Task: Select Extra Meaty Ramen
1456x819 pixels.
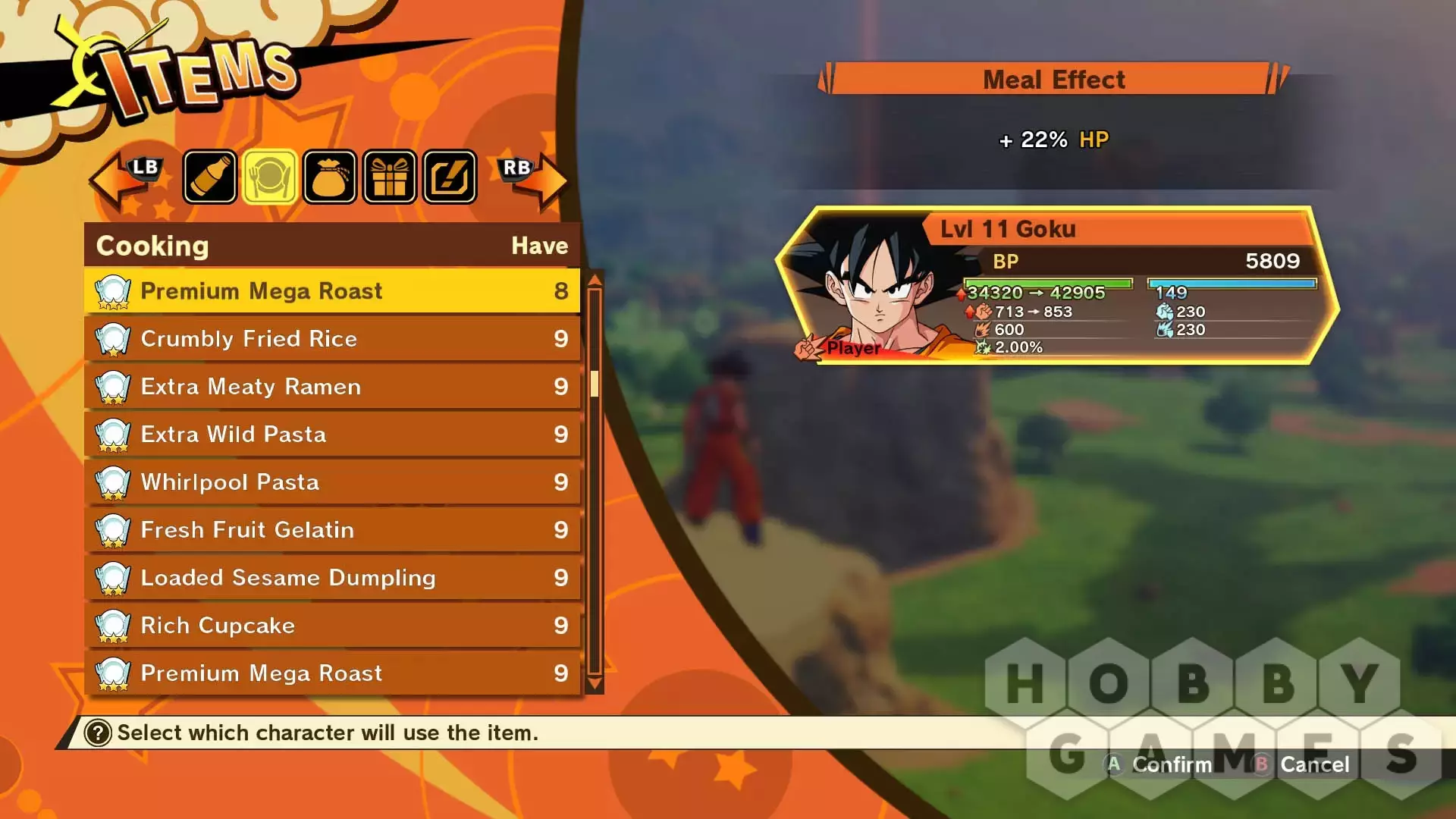Action: [332, 387]
